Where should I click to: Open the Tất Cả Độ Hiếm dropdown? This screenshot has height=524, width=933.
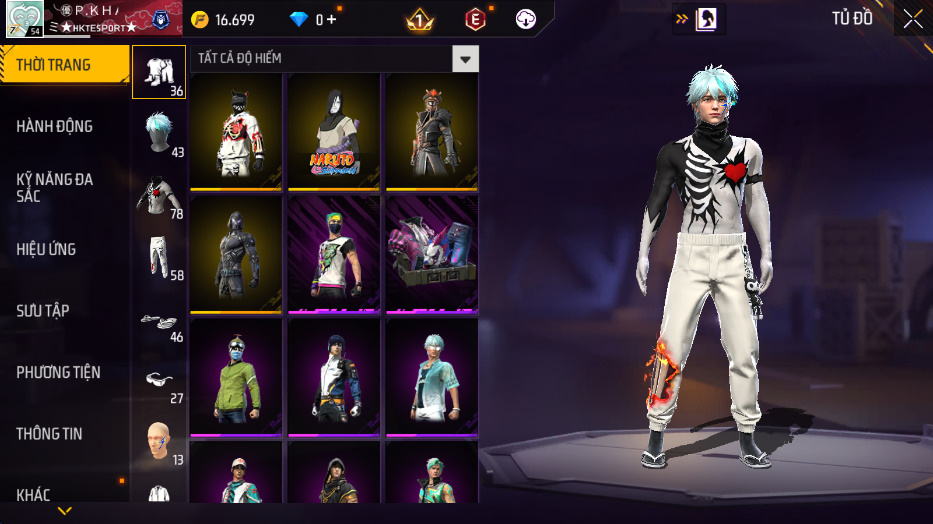click(465, 59)
